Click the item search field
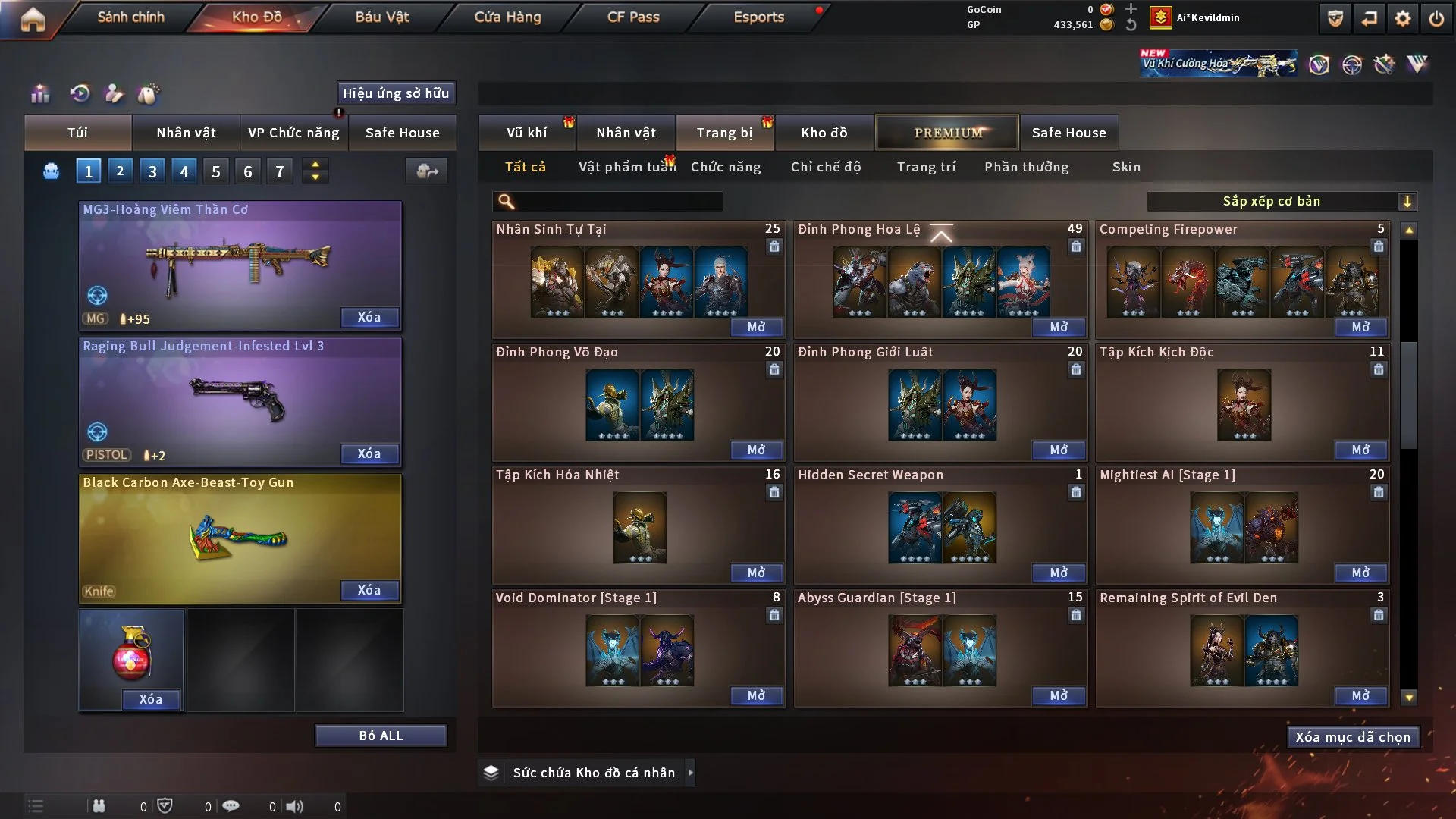The height and width of the screenshot is (819, 1456). (x=618, y=201)
